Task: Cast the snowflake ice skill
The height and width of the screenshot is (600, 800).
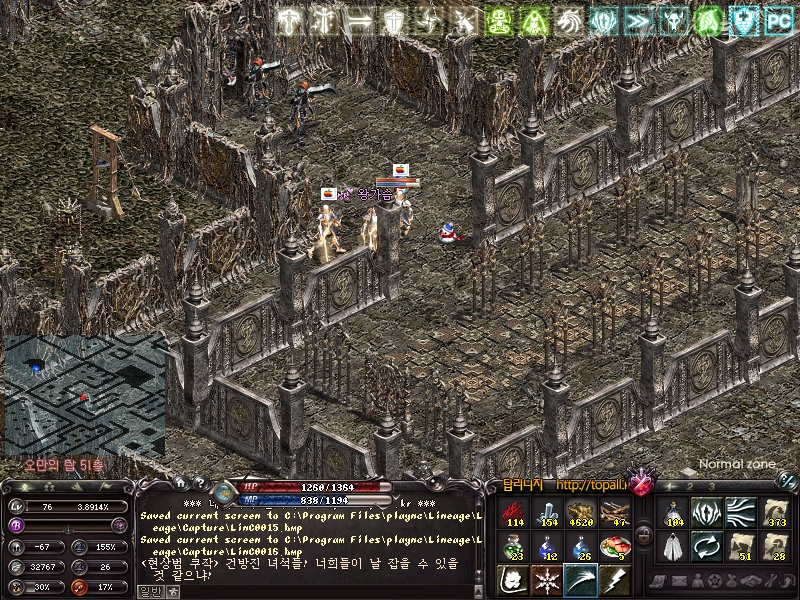Action: (547, 581)
